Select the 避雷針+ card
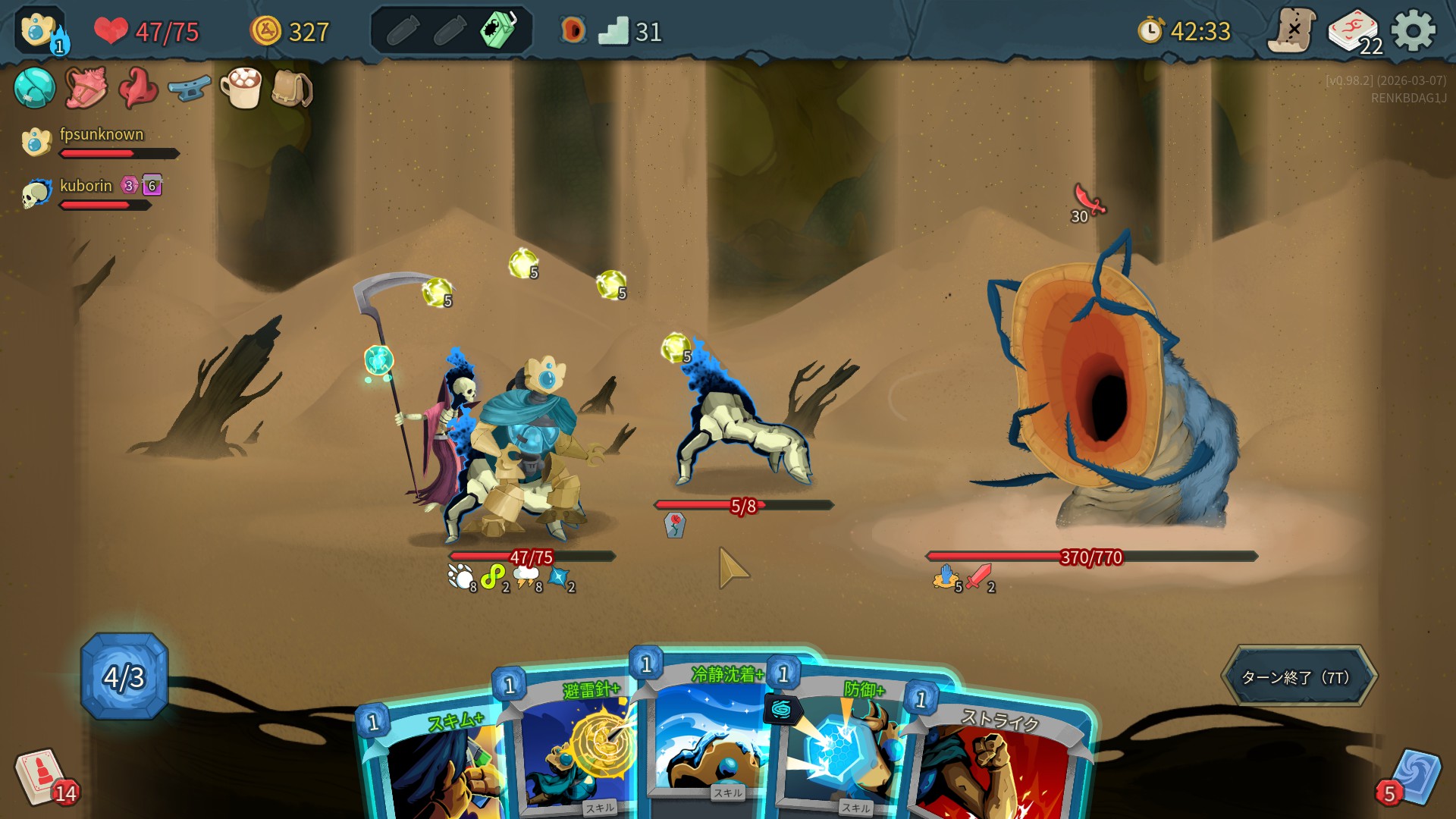Screen dimensions: 1456x819 tap(575, 751)
